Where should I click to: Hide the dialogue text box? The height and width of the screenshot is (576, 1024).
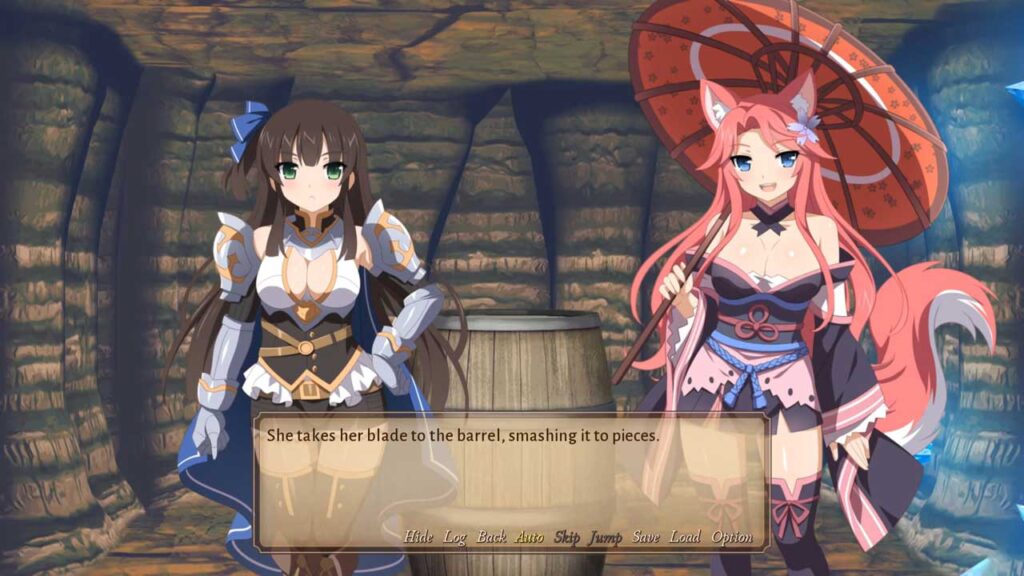(x=418, y=537)
